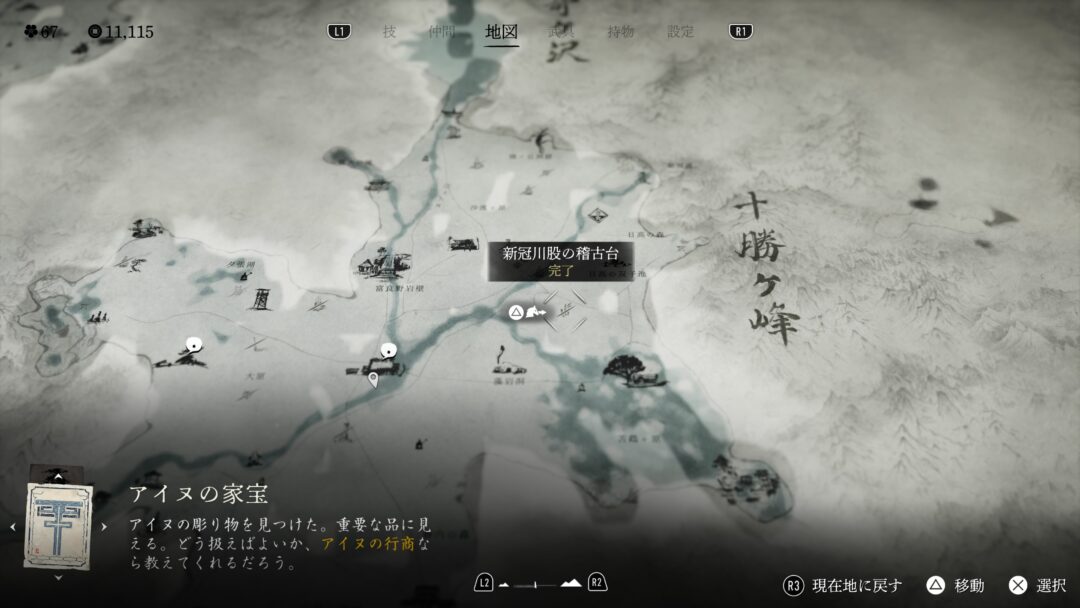Open the 持物 (items) tab

(620, 32)
